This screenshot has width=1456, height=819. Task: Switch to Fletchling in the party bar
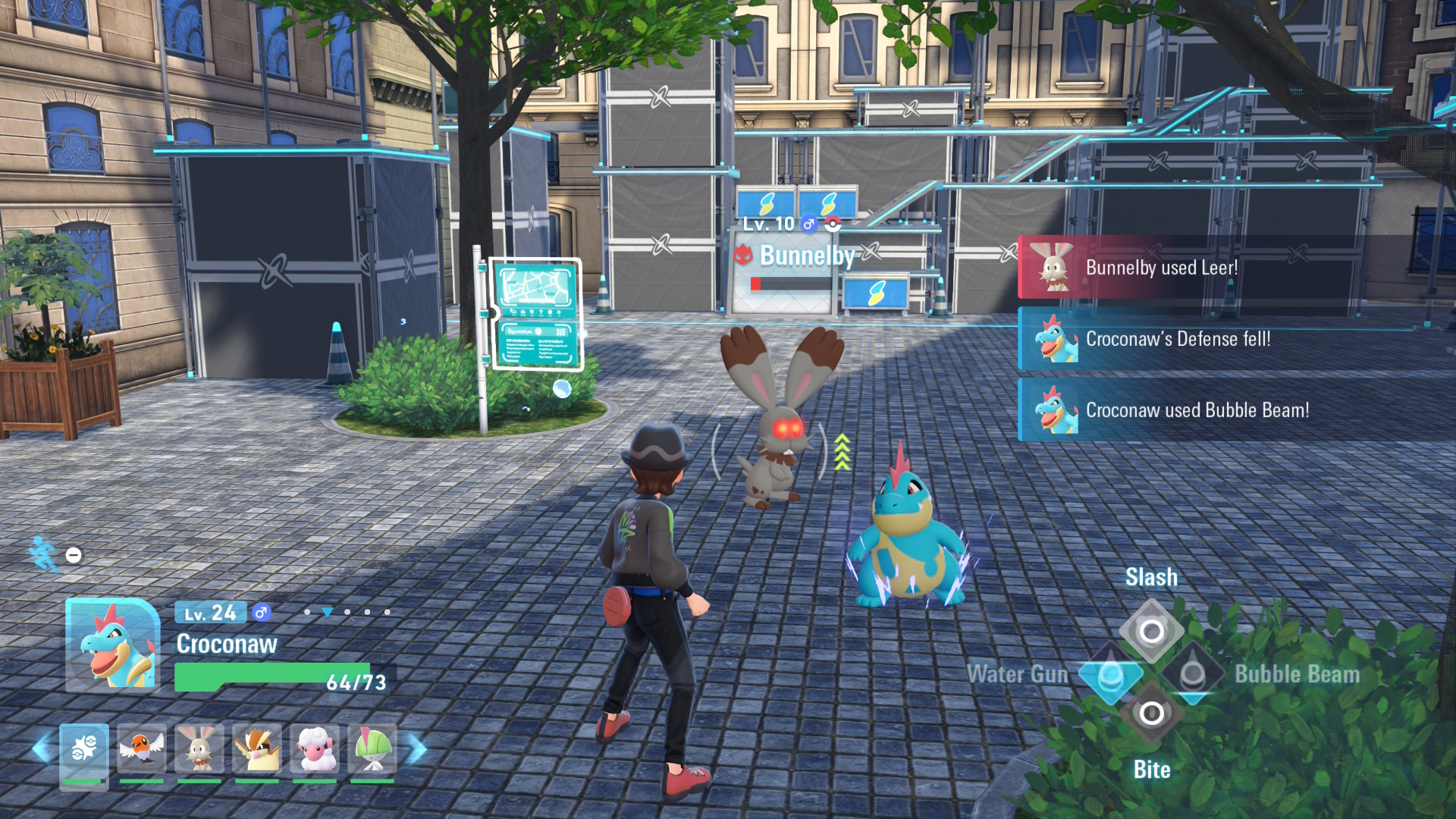coord(142,750)
